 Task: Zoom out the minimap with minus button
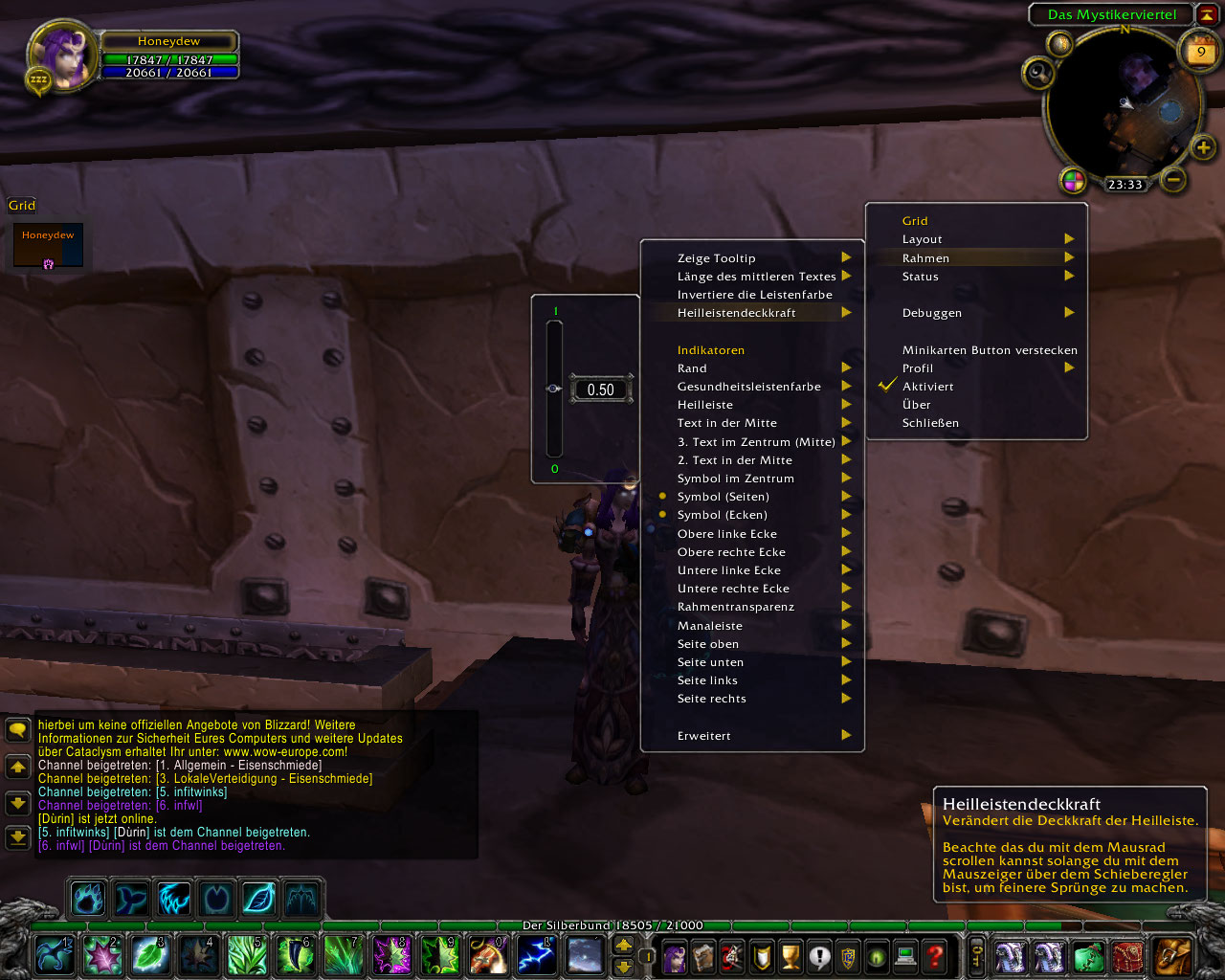pos(1174,179)
